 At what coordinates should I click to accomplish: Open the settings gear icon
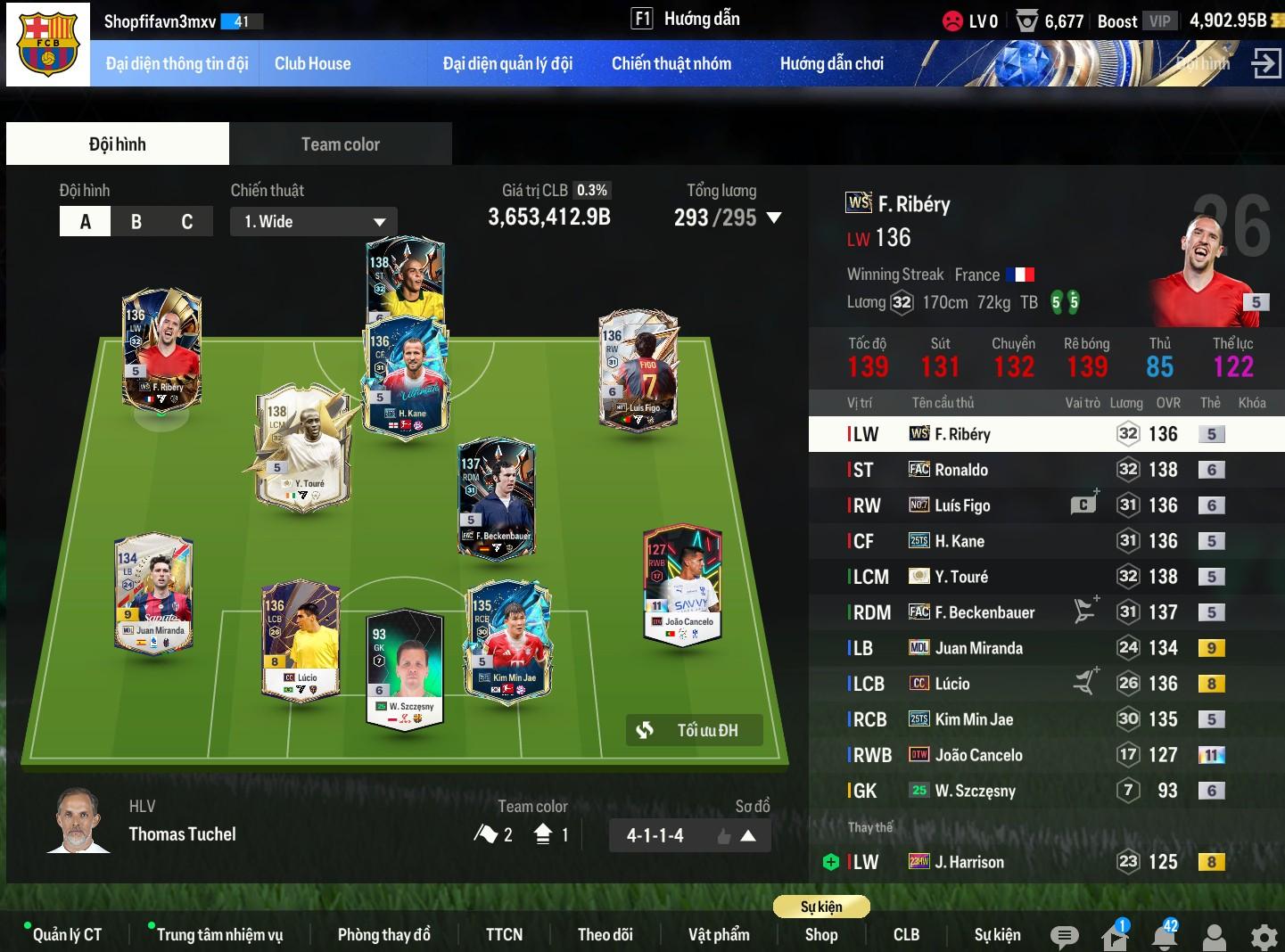click(x=1264, y=937)
